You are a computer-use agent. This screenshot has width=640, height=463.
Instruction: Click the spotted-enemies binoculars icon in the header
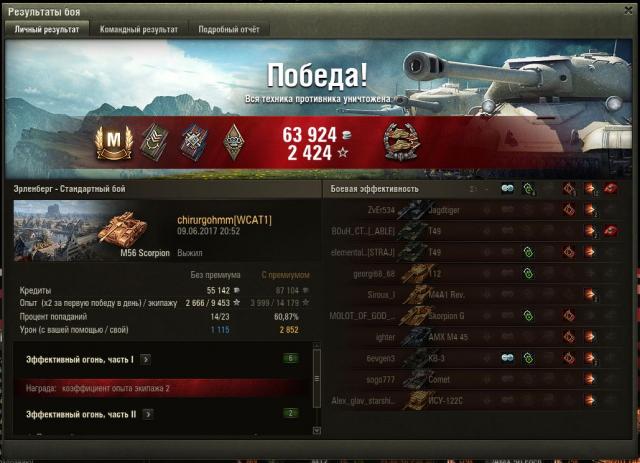coord(508,188)
